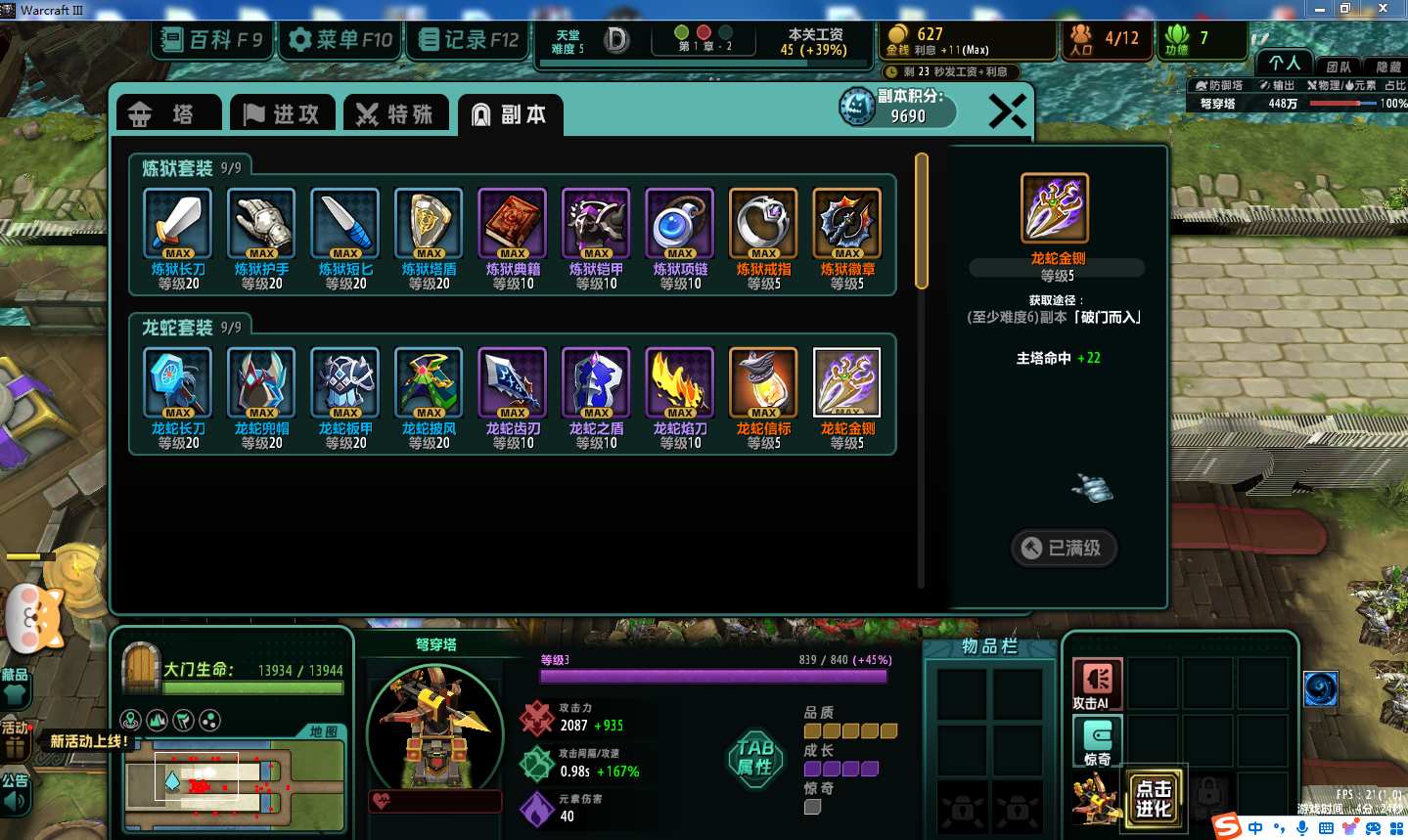Activate the 惊奇 ability icon
Image resolution: width=1408 pixels, height=840 pixels.
click(x=1097, y=738)
